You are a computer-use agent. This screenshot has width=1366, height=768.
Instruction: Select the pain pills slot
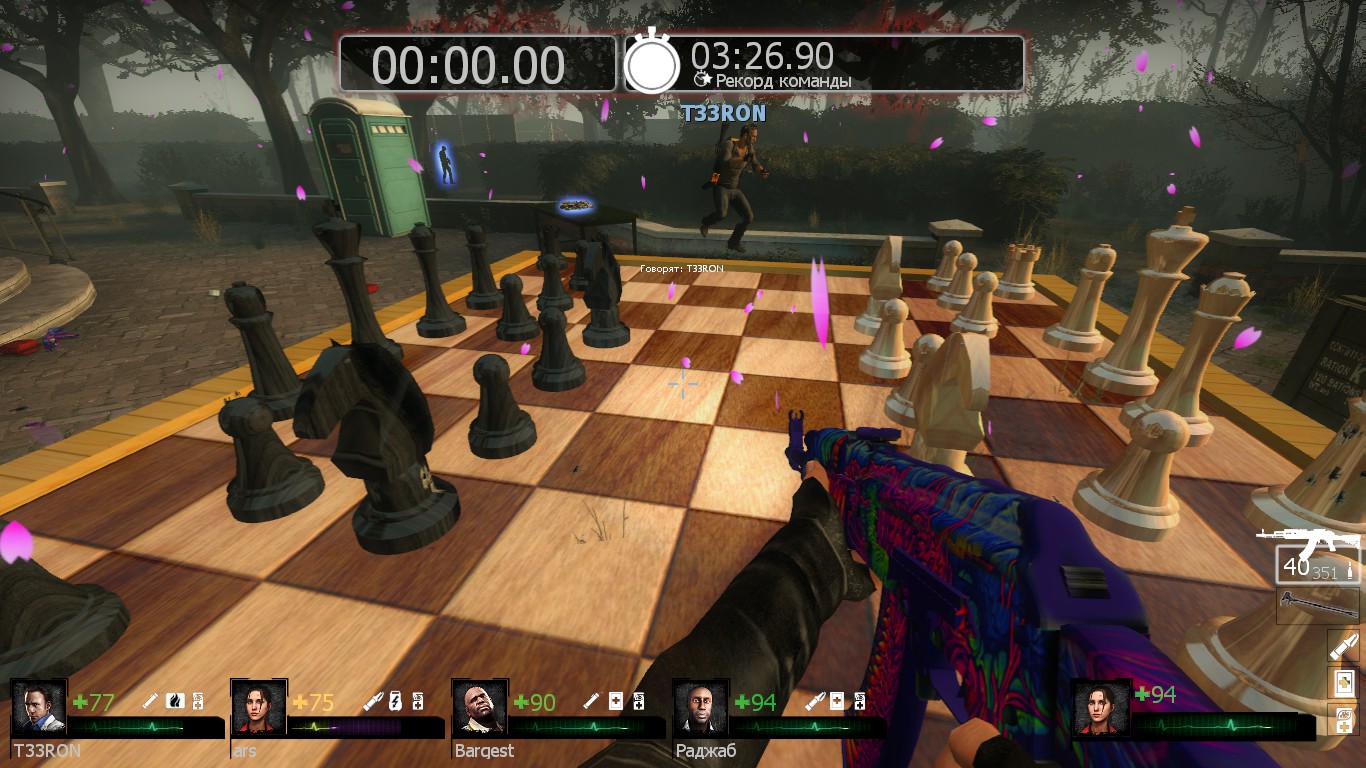[x=1343, y=719]
